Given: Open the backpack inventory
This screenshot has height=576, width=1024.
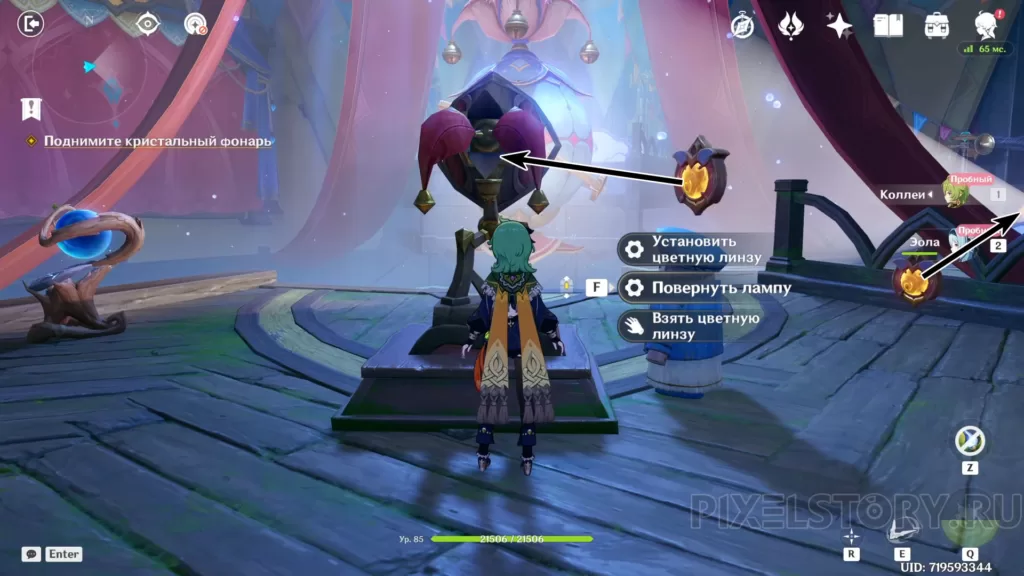Looking at the screenshot, I should point(937,25).
